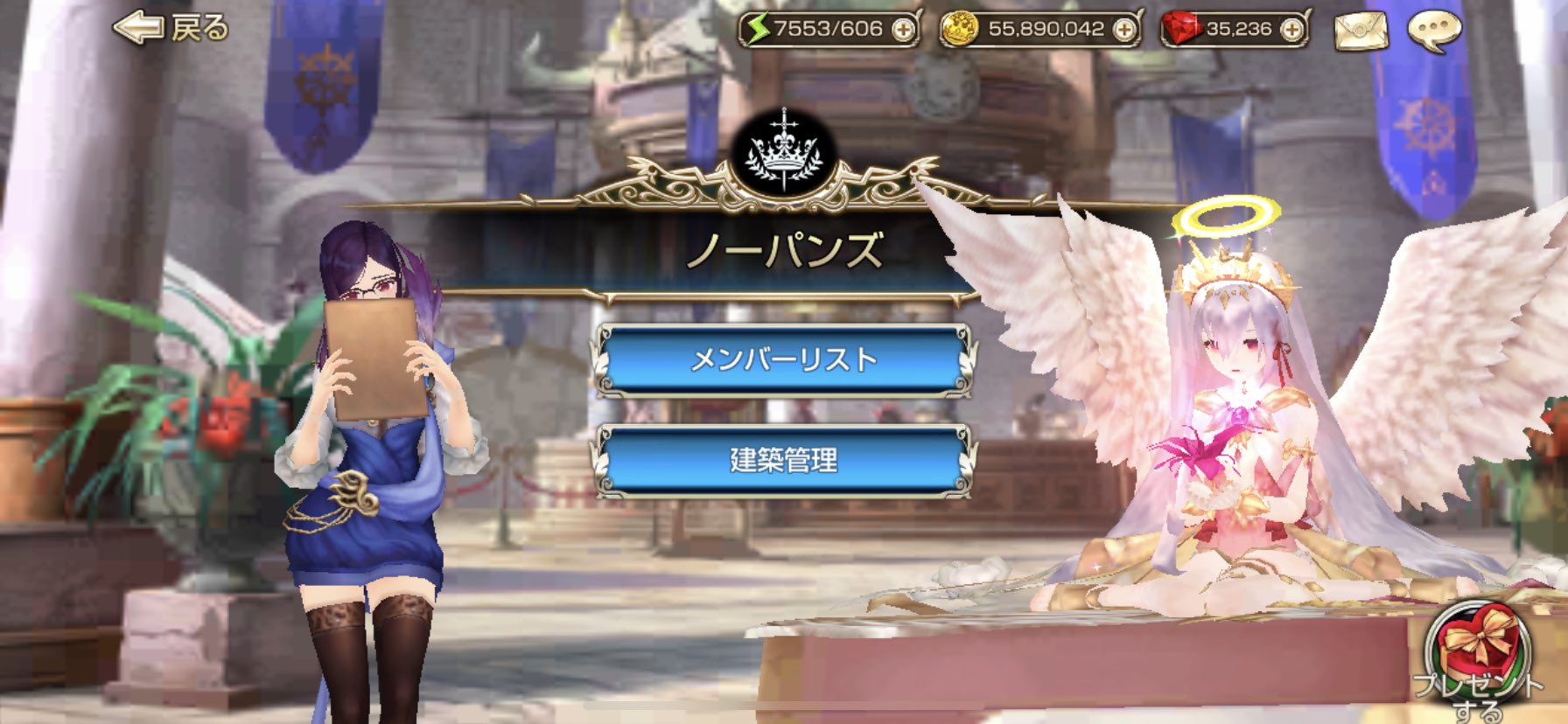Tap the gem count 35,236 display

(x=1238, y=29)
